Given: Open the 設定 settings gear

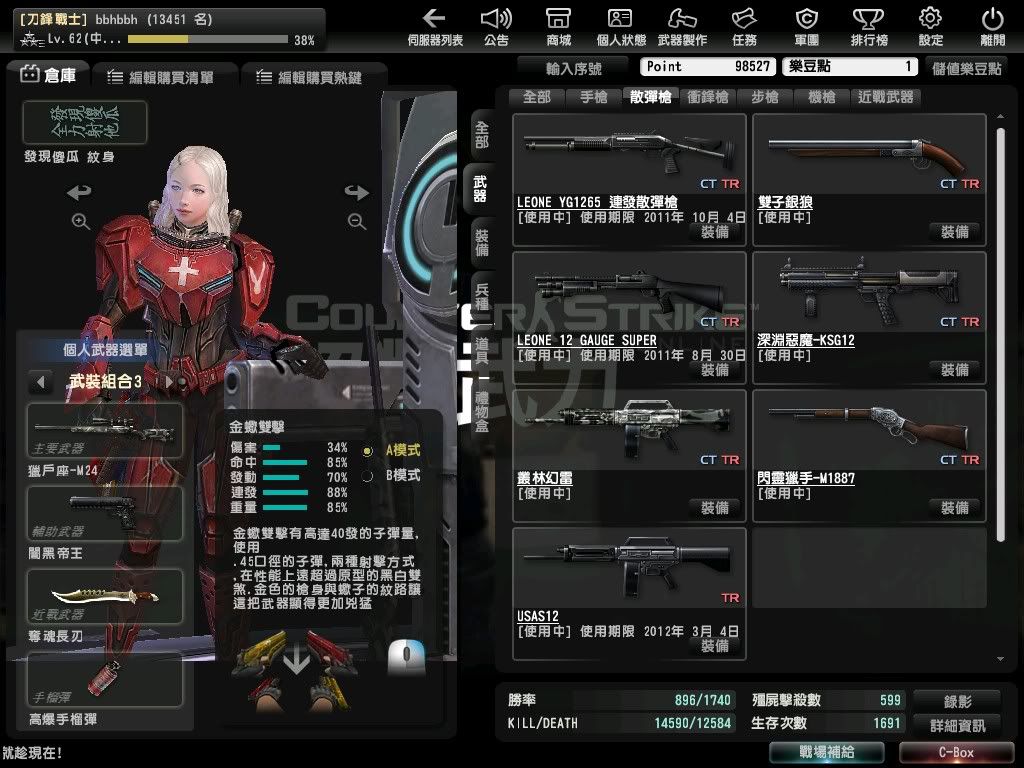Looking at the screenshot, I should (930, 26).
